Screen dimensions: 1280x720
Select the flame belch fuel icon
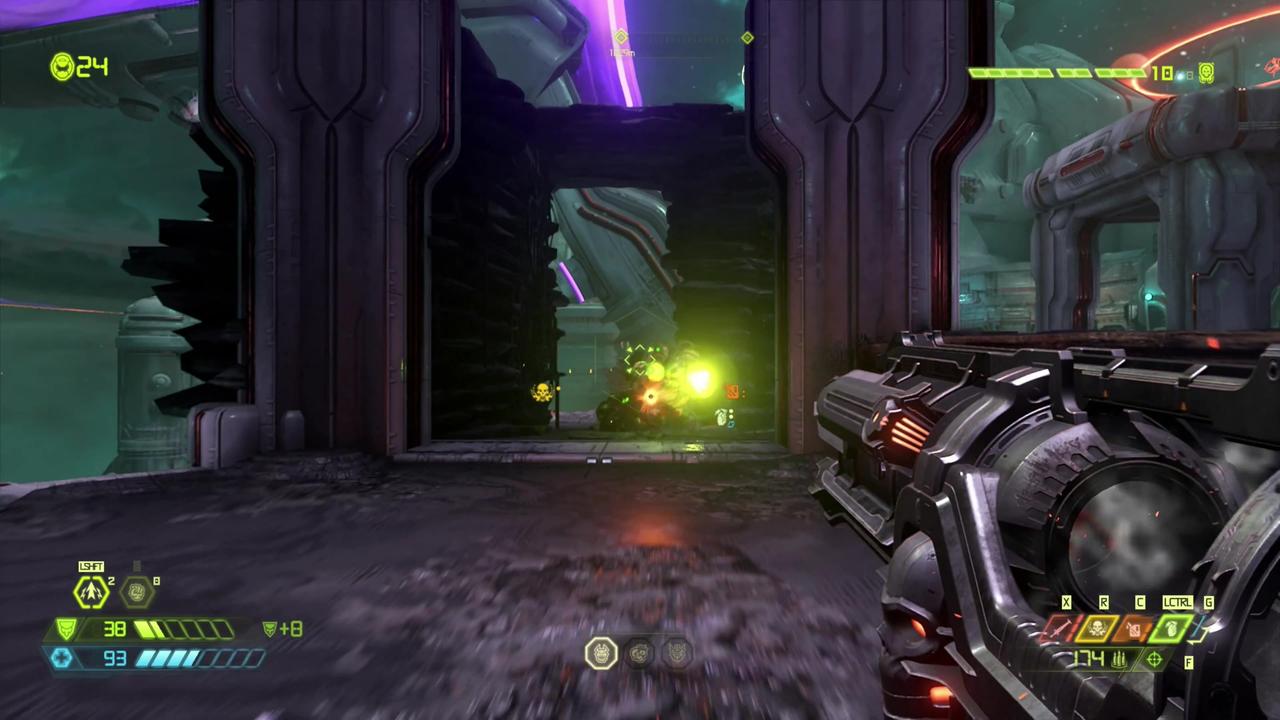(1137, 628)
